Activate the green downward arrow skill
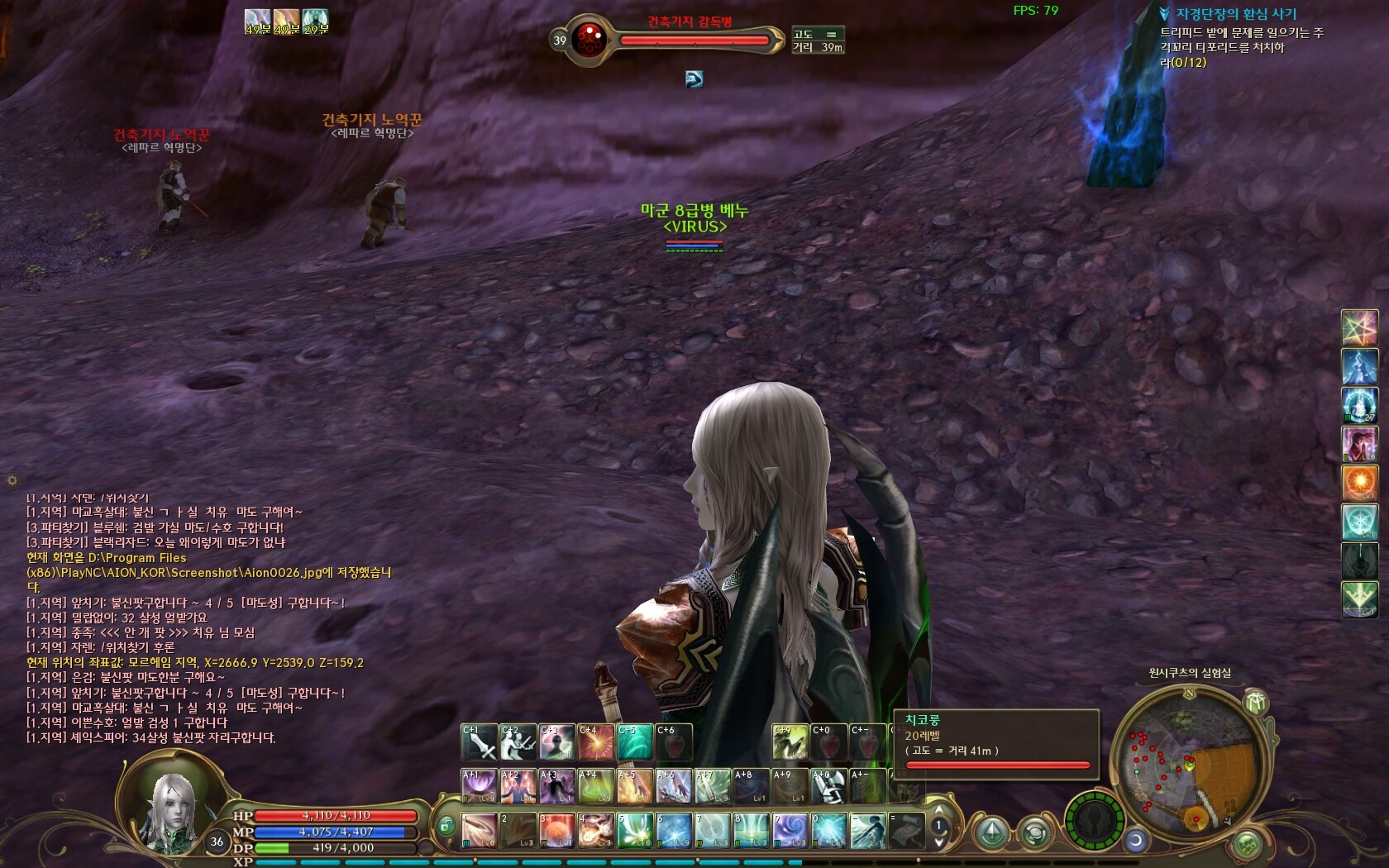 coord(1359,599)
